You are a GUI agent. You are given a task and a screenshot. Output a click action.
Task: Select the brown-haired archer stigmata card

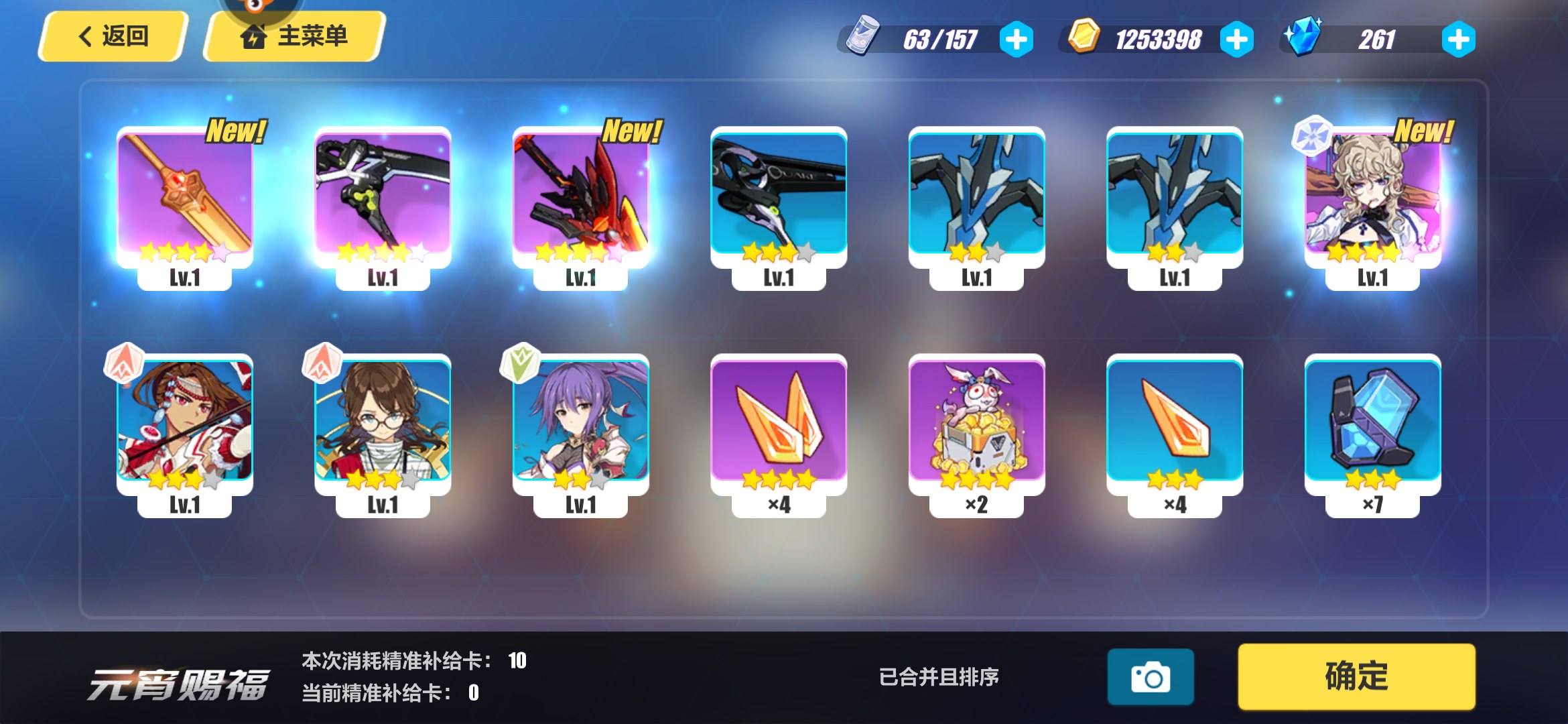[x=184, y=424]
